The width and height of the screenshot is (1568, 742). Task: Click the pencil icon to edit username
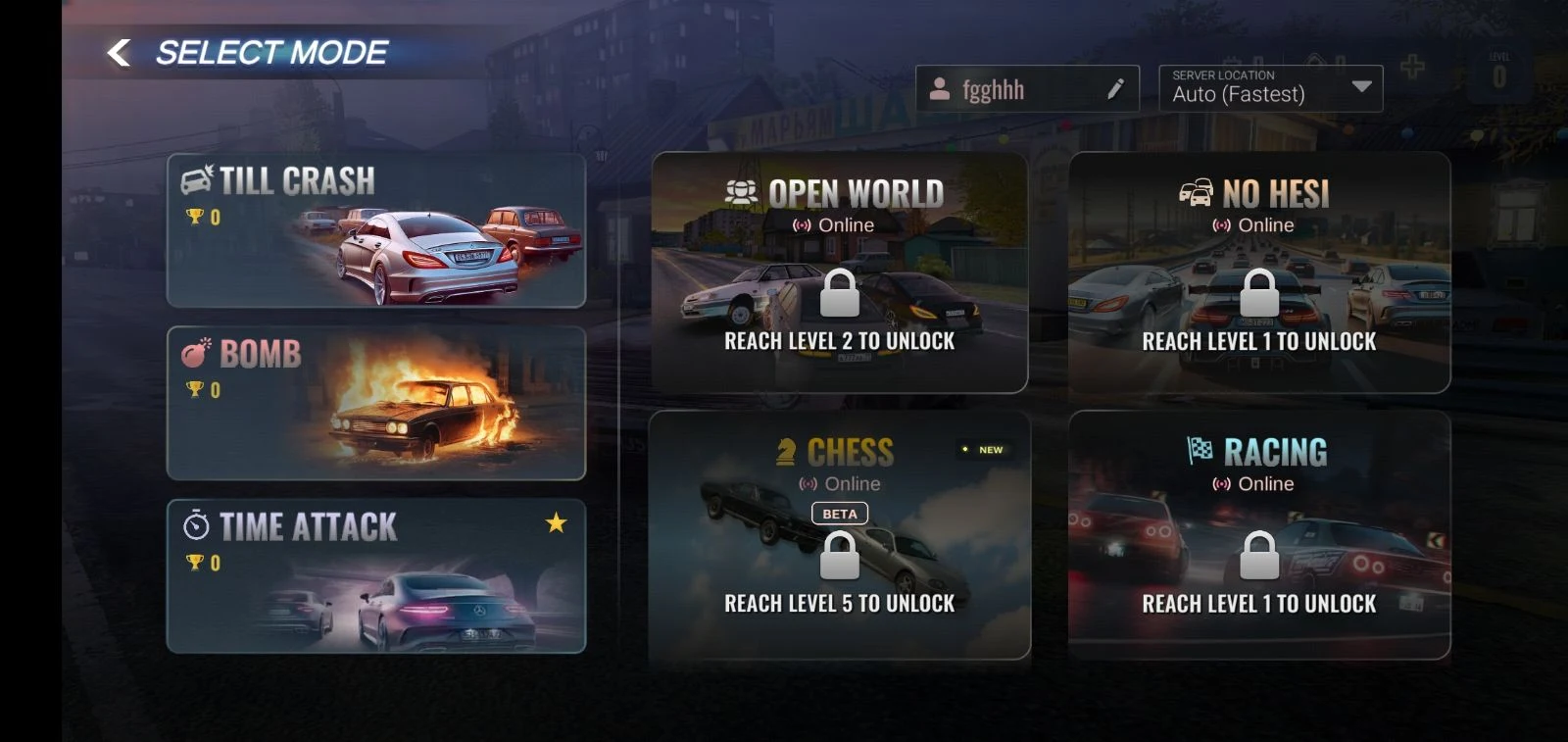[1115, 88]
